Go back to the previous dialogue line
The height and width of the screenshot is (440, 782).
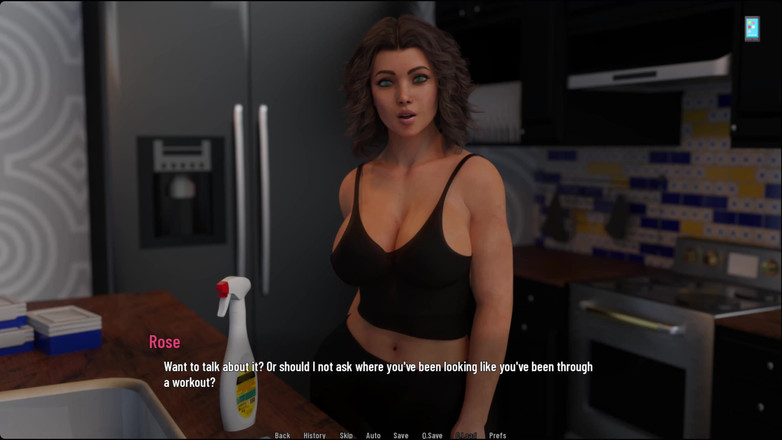point(283,435)
